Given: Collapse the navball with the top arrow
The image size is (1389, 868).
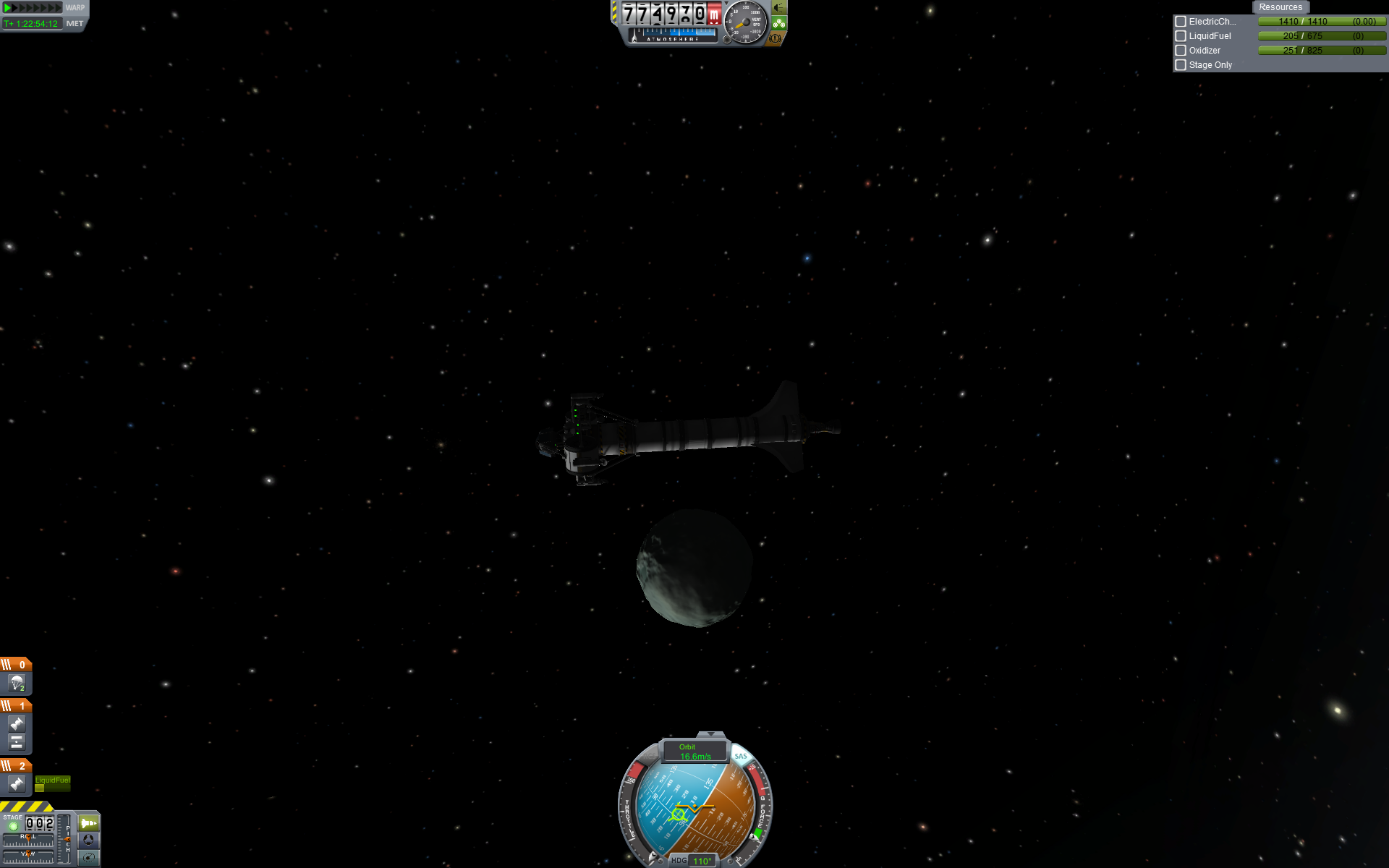Looking at the screenshot, I should click(x=710, y=734).
